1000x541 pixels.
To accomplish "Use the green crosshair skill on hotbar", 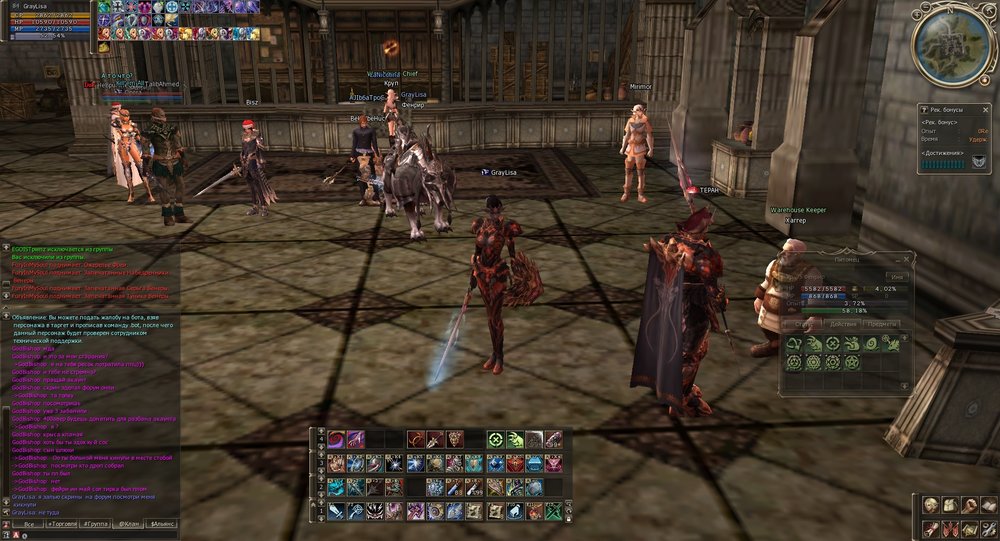I will [x=495, y=439].
